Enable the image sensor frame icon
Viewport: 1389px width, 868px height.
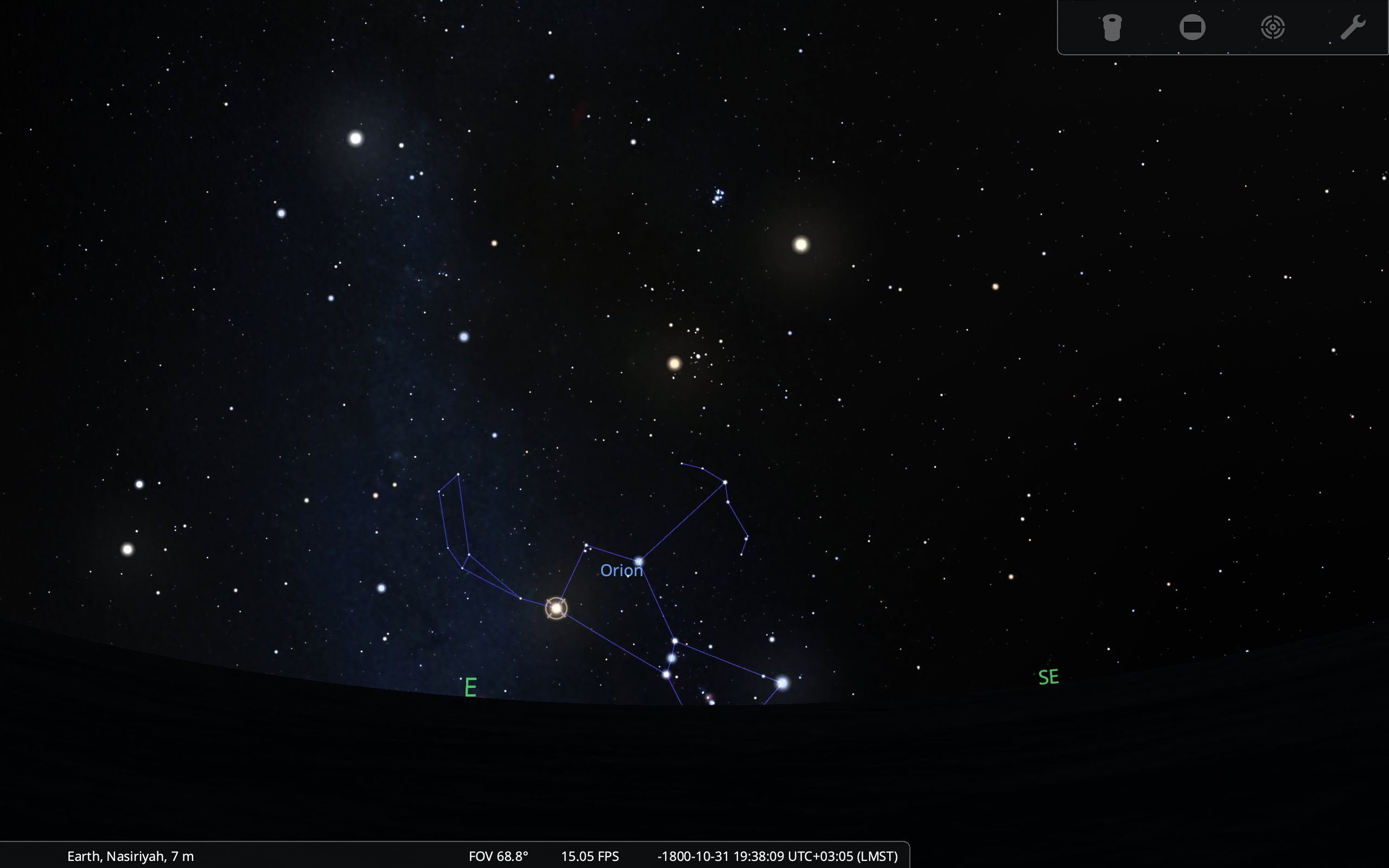pos(1192,28)
